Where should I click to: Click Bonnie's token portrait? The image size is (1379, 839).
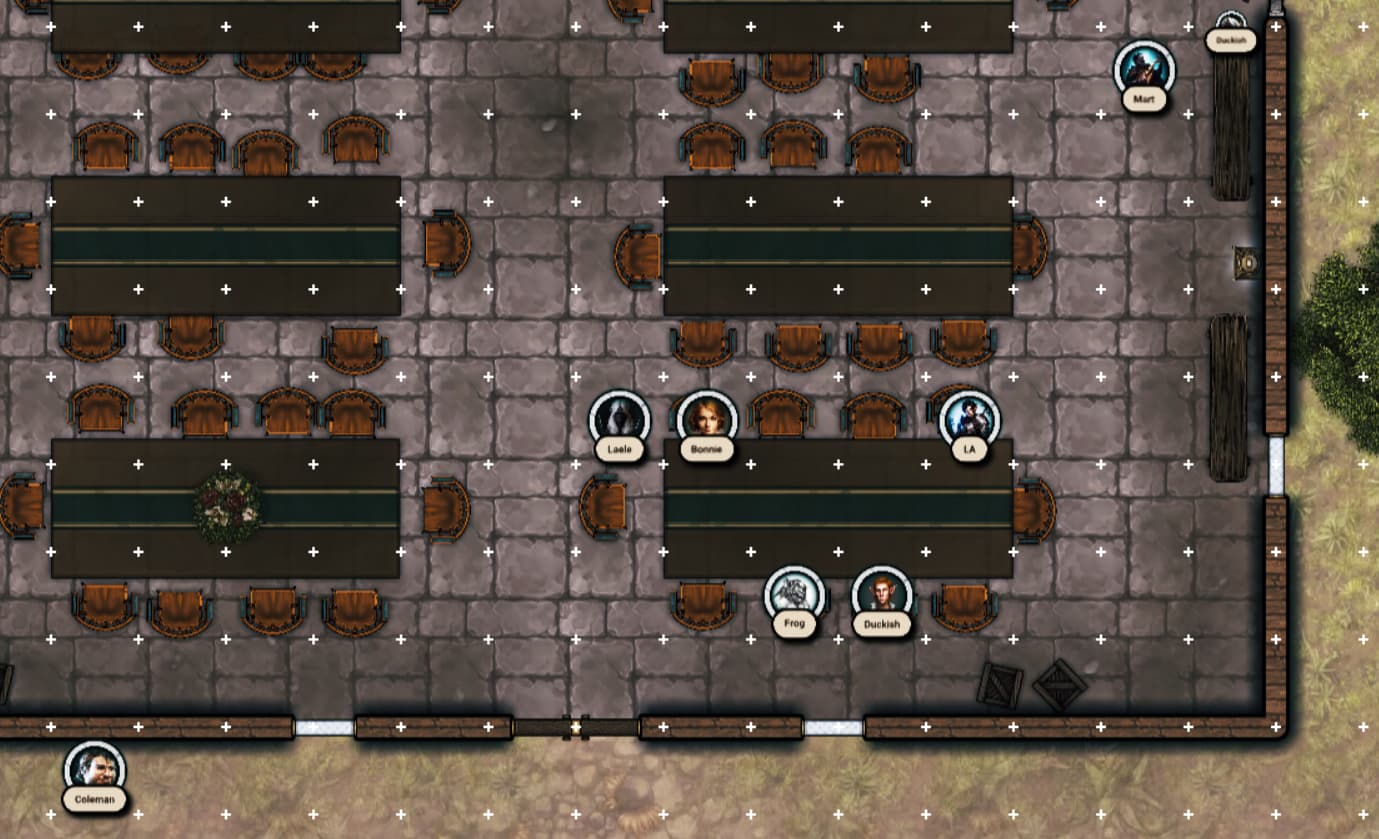coord(707,419)
